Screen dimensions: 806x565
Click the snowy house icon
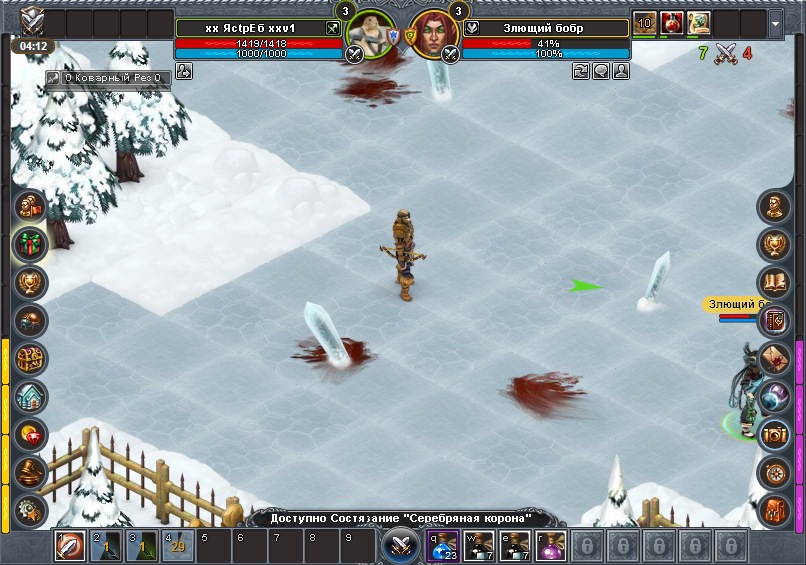pyautogui.click(x=30, y=396)
